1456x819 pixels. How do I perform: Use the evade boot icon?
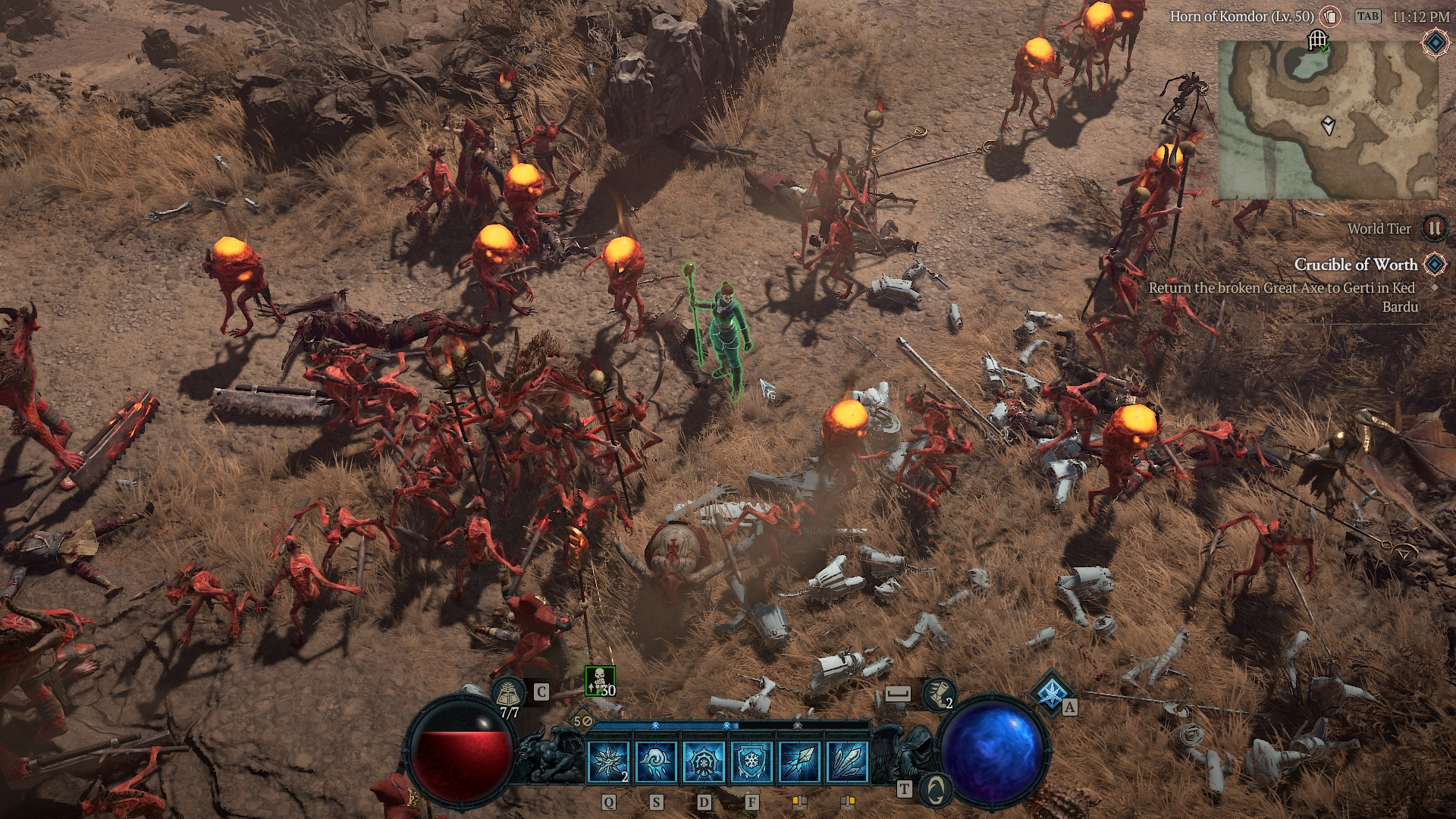[x=937, y=692]
